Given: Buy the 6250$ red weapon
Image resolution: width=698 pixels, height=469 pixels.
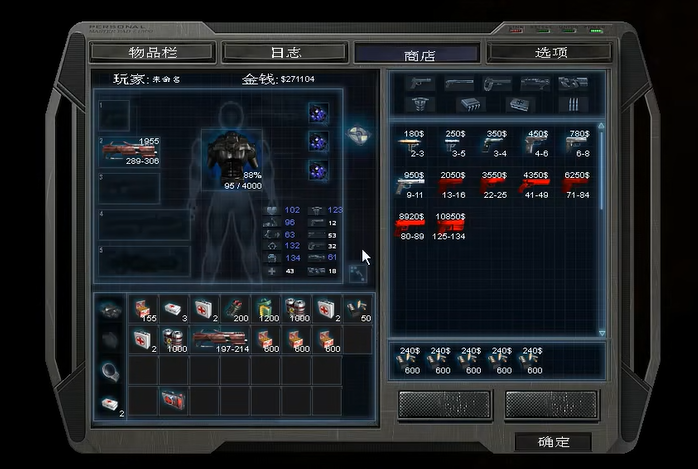Looking at the screenshot, I should 578,184.
